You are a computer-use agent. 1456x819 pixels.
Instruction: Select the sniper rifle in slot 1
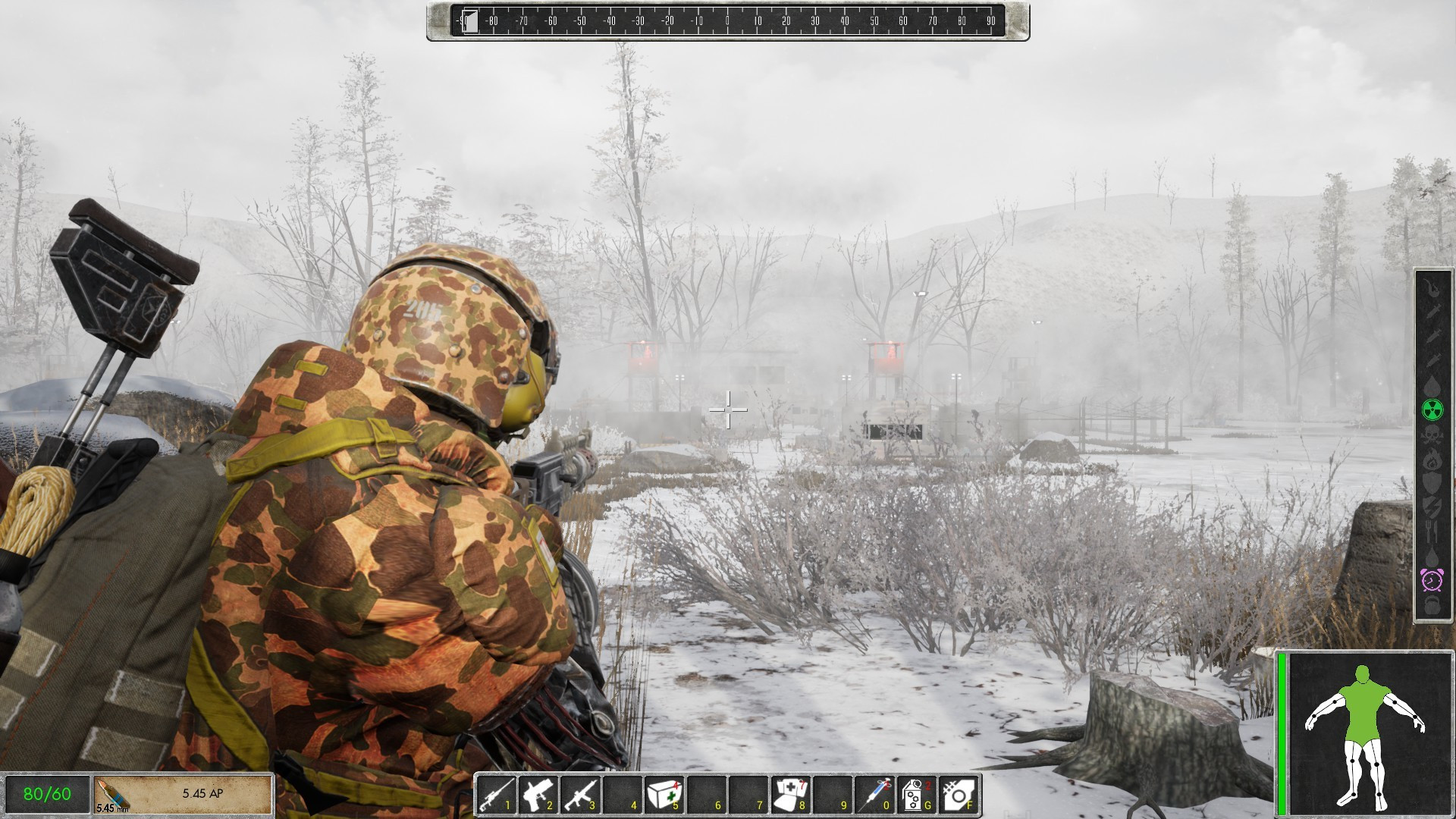pyautogui.click(x=497, y=795)
